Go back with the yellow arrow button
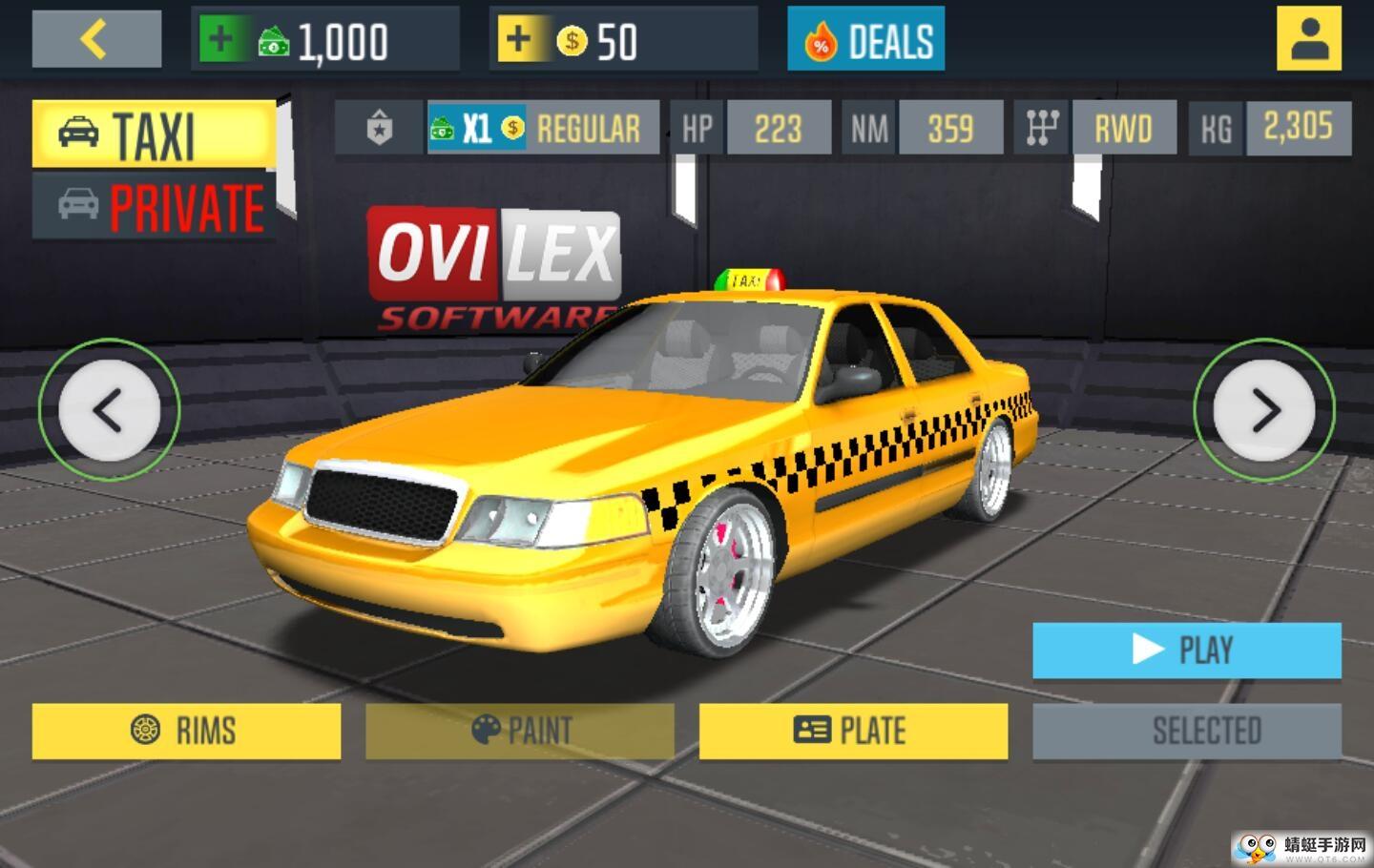This screenshot has width=1374, height=868. [96, 40]
